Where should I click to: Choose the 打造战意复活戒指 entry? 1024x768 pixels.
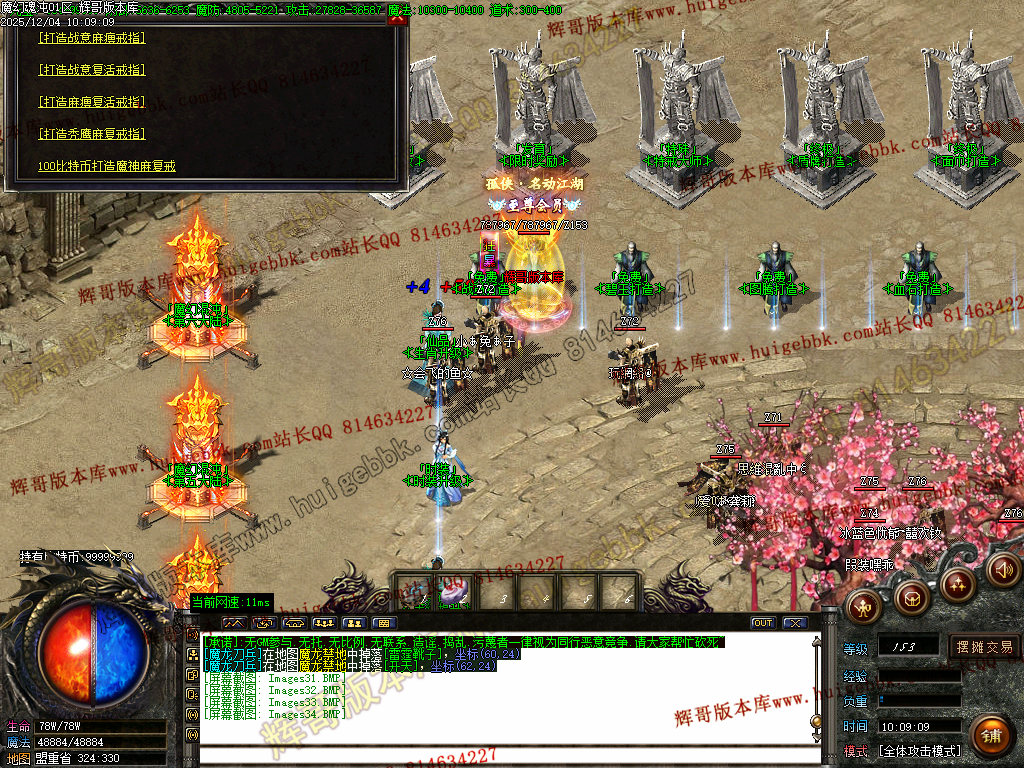91,70
